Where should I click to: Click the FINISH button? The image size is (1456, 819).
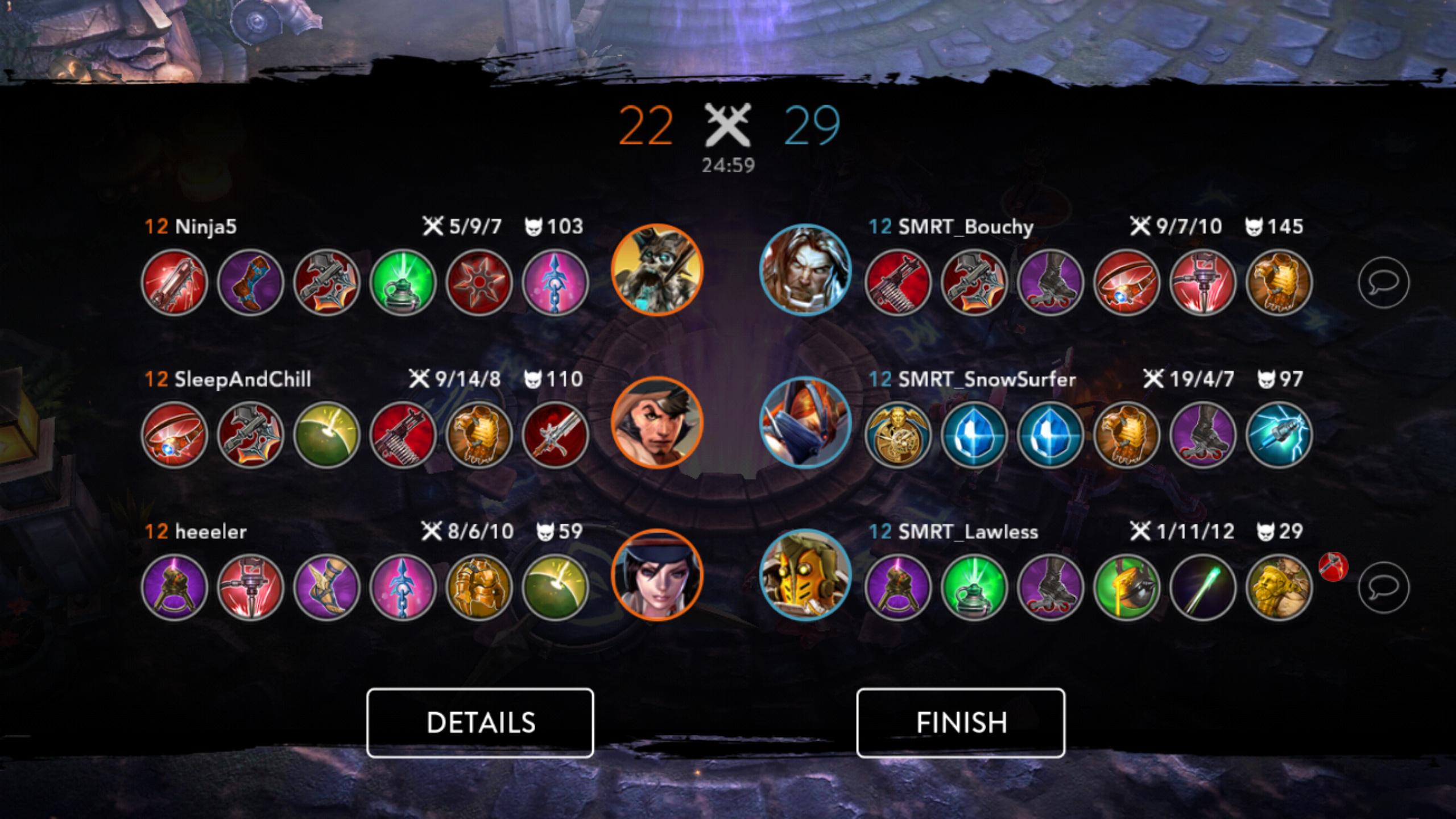(961, 722)
